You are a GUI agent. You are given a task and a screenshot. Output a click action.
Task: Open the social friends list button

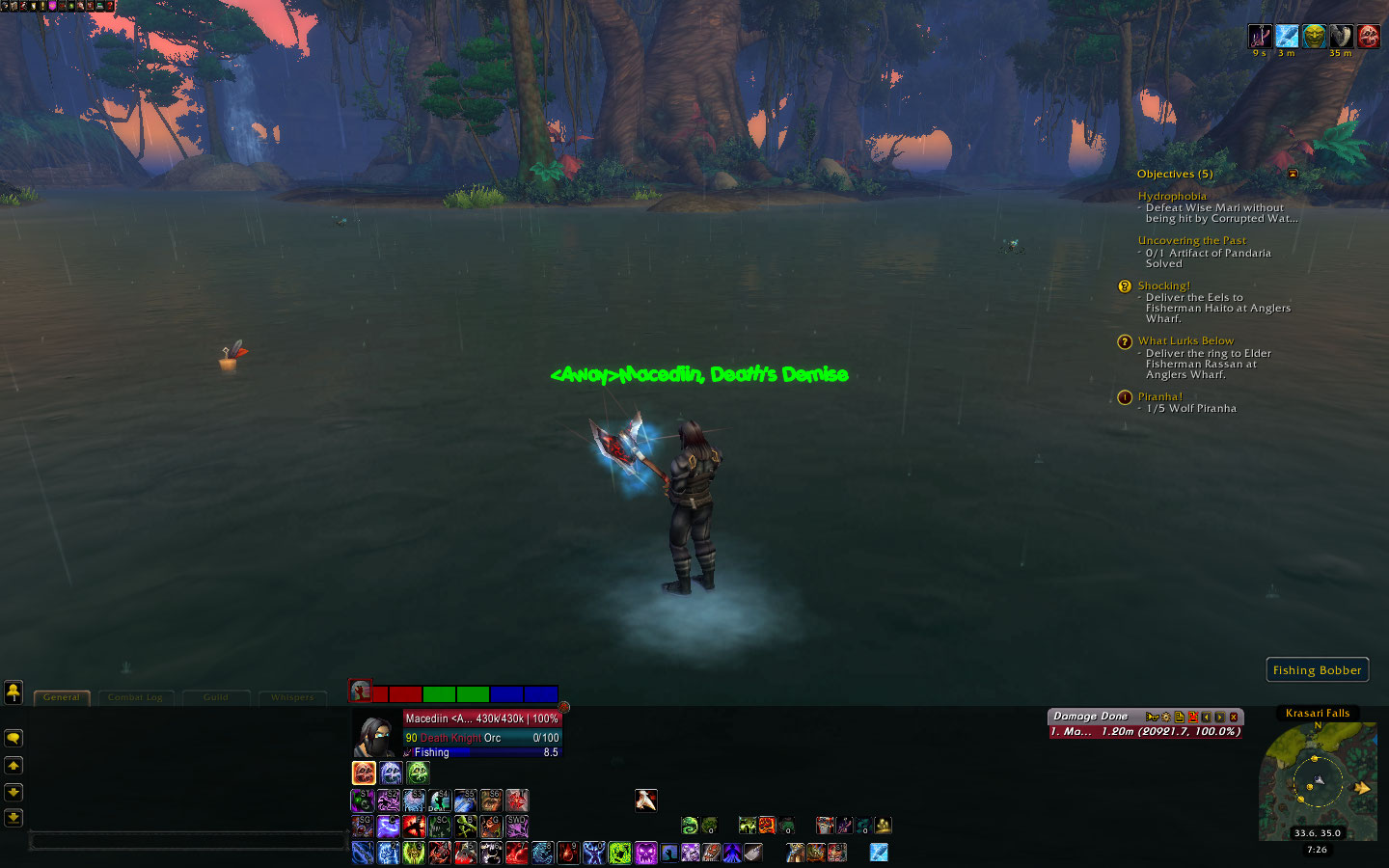point(14,692)
